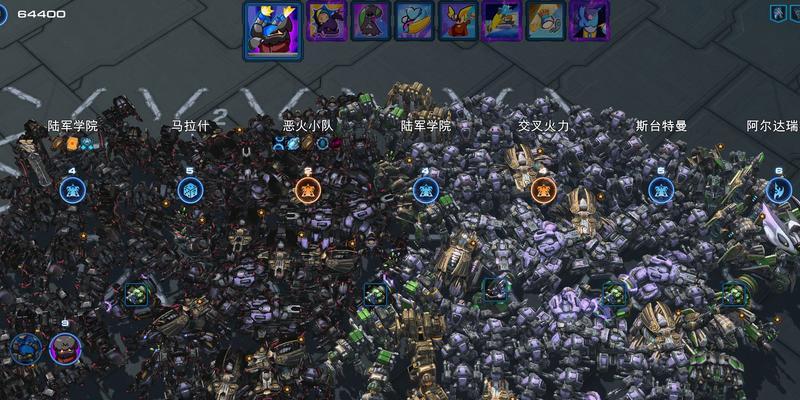Select the 斯台特曼 army label
Image resolution: width=800 pixels, height=400 pixels.
click(661, 127)
